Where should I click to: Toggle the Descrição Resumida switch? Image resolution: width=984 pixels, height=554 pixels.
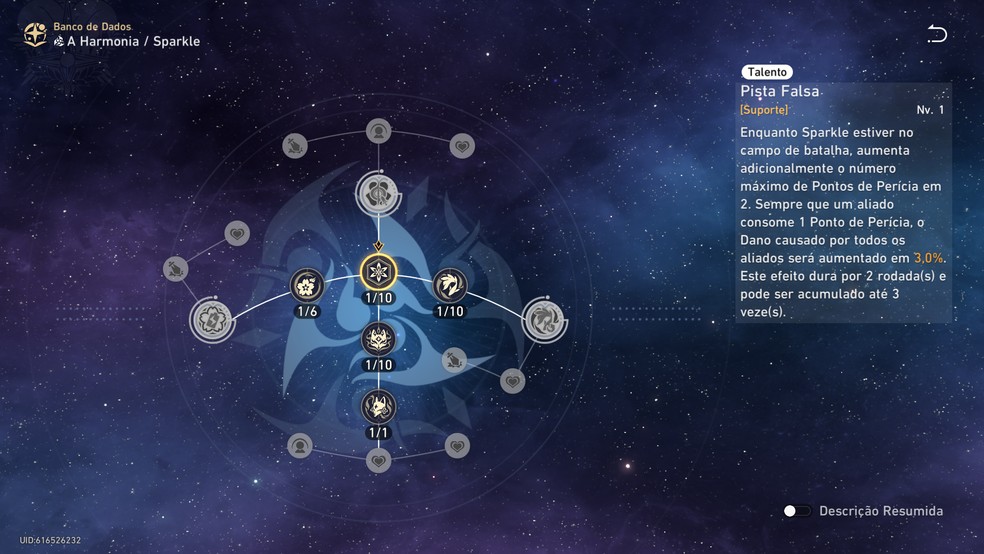point(797,511)
